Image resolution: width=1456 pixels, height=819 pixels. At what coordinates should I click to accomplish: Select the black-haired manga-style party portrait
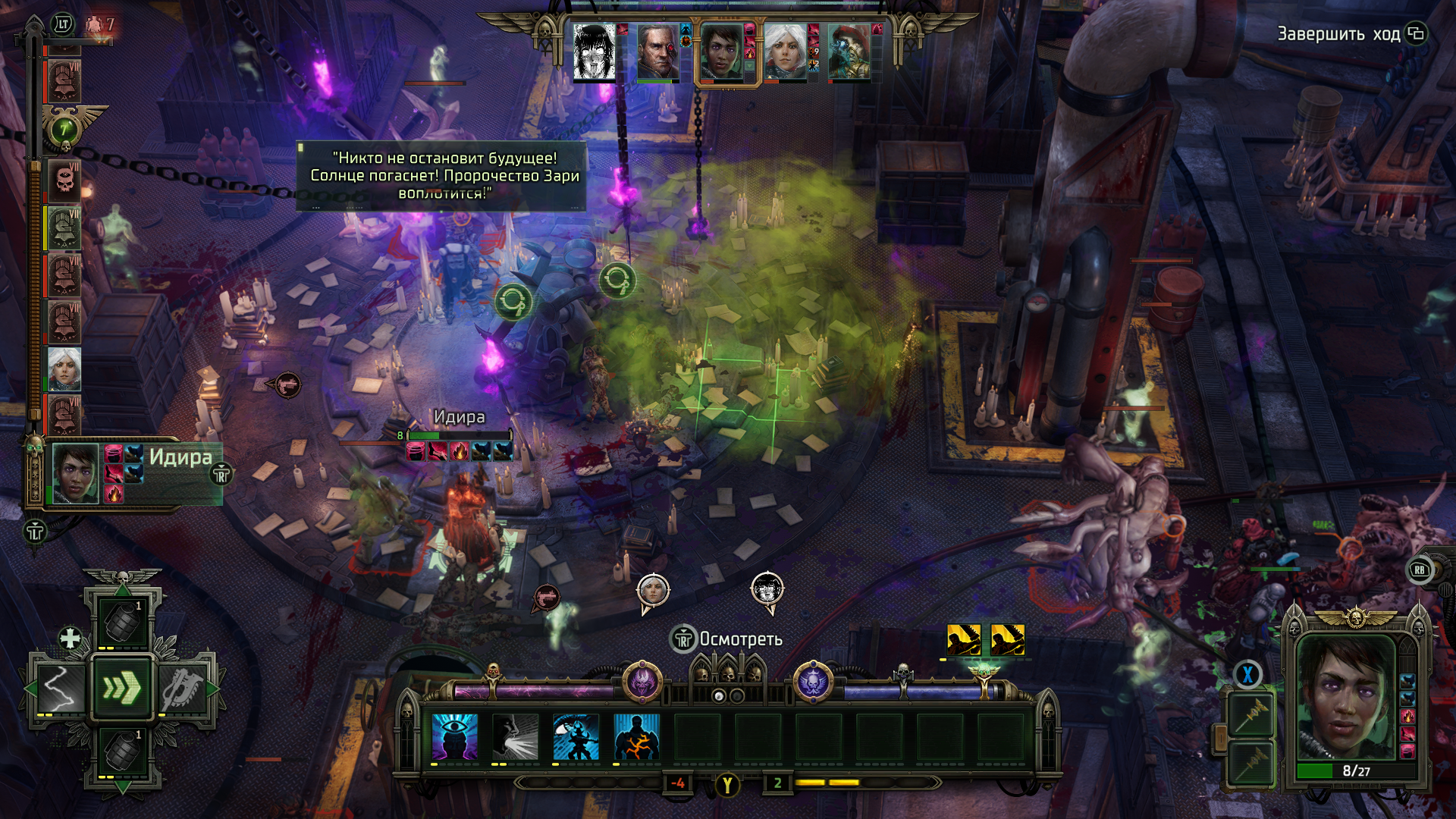(x=594, y=51)
